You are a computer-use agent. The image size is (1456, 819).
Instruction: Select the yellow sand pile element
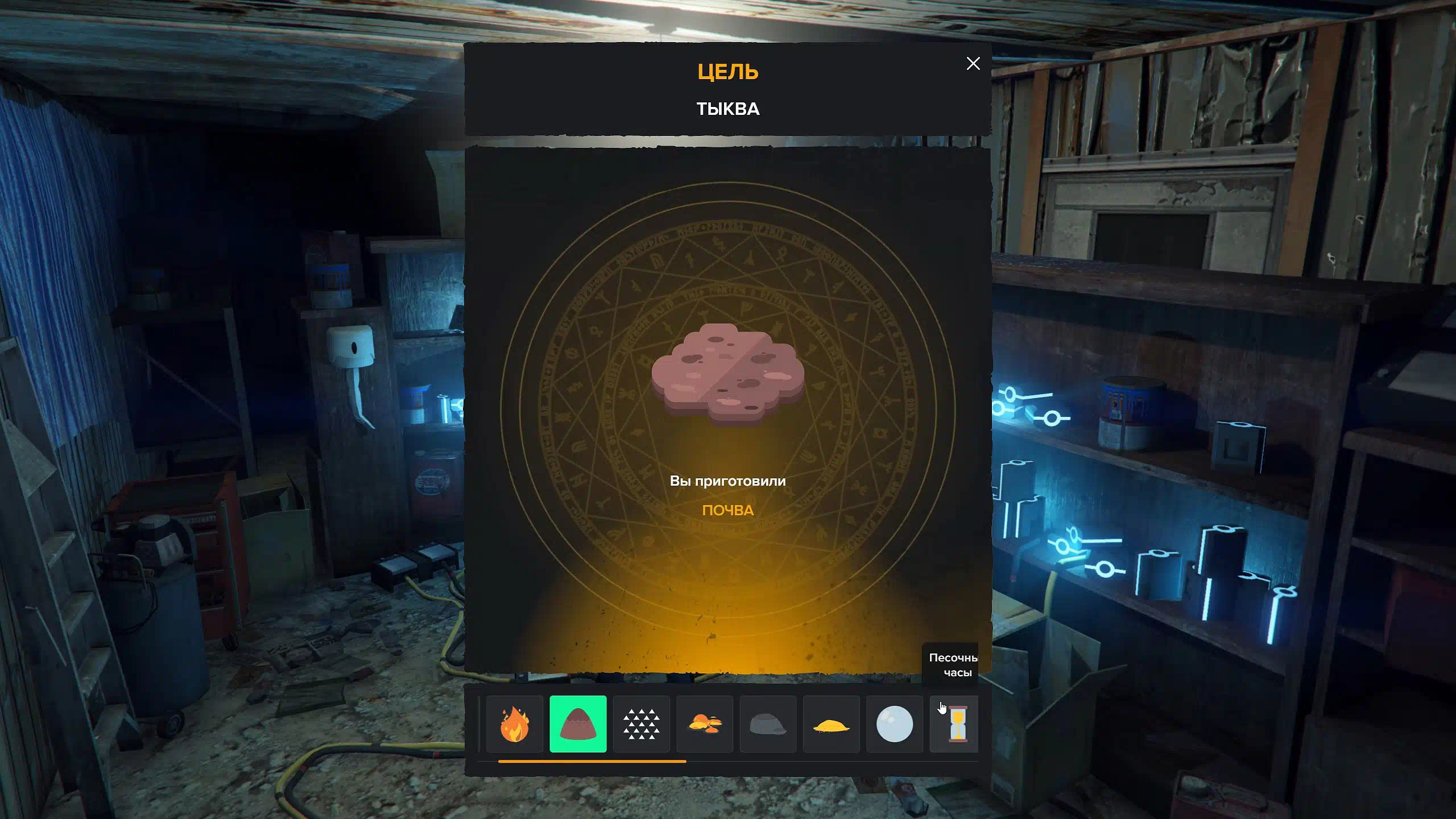831,724
